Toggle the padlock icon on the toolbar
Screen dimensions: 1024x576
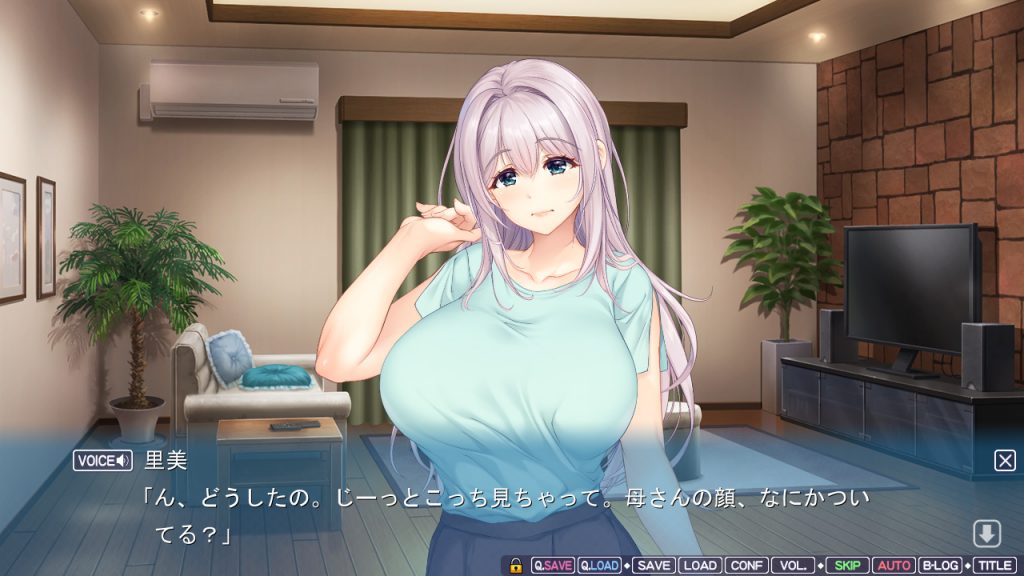pyautogui.click(x=516, y=565)
